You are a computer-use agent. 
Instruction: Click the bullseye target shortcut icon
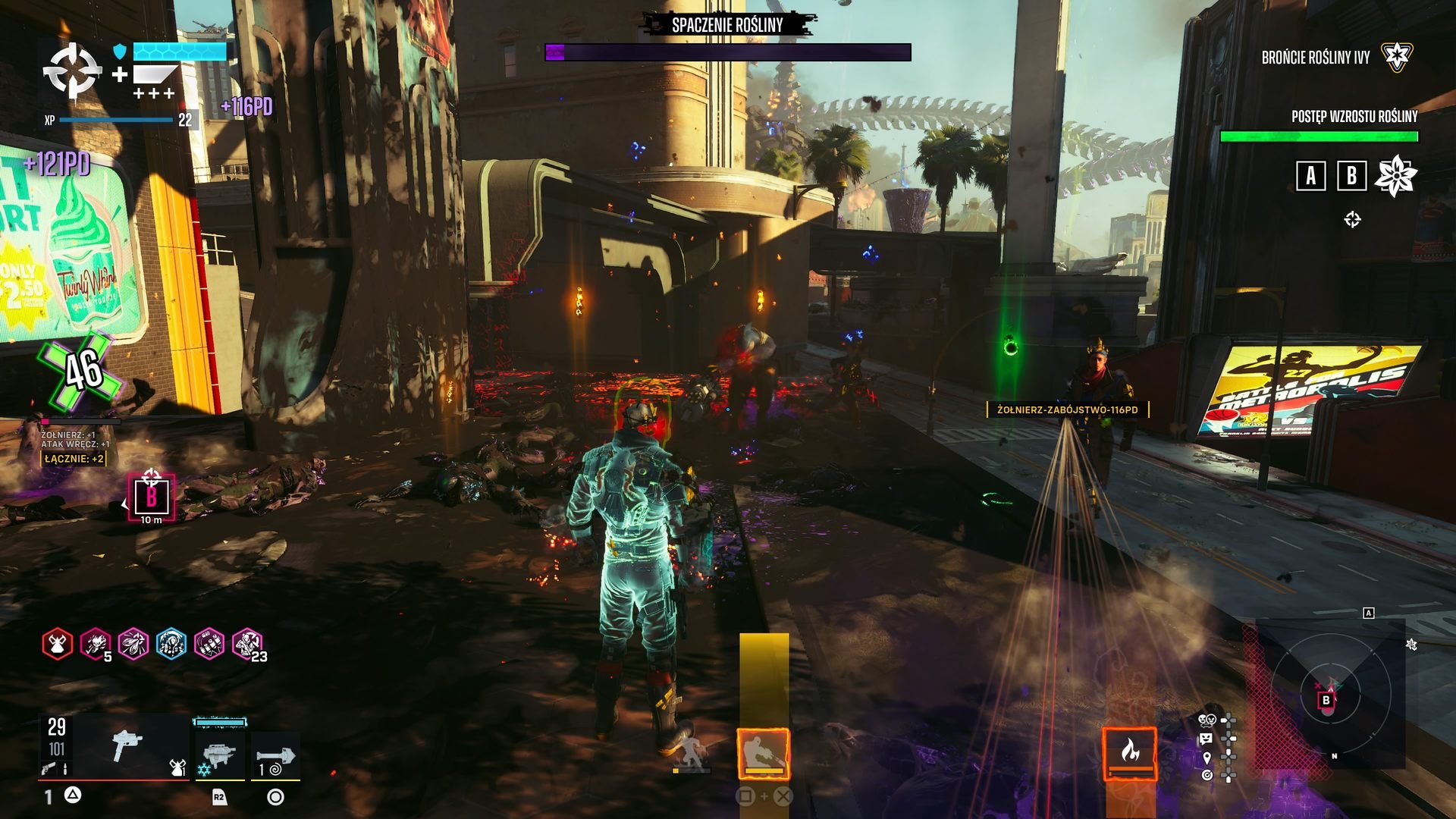click(1207, 775)
